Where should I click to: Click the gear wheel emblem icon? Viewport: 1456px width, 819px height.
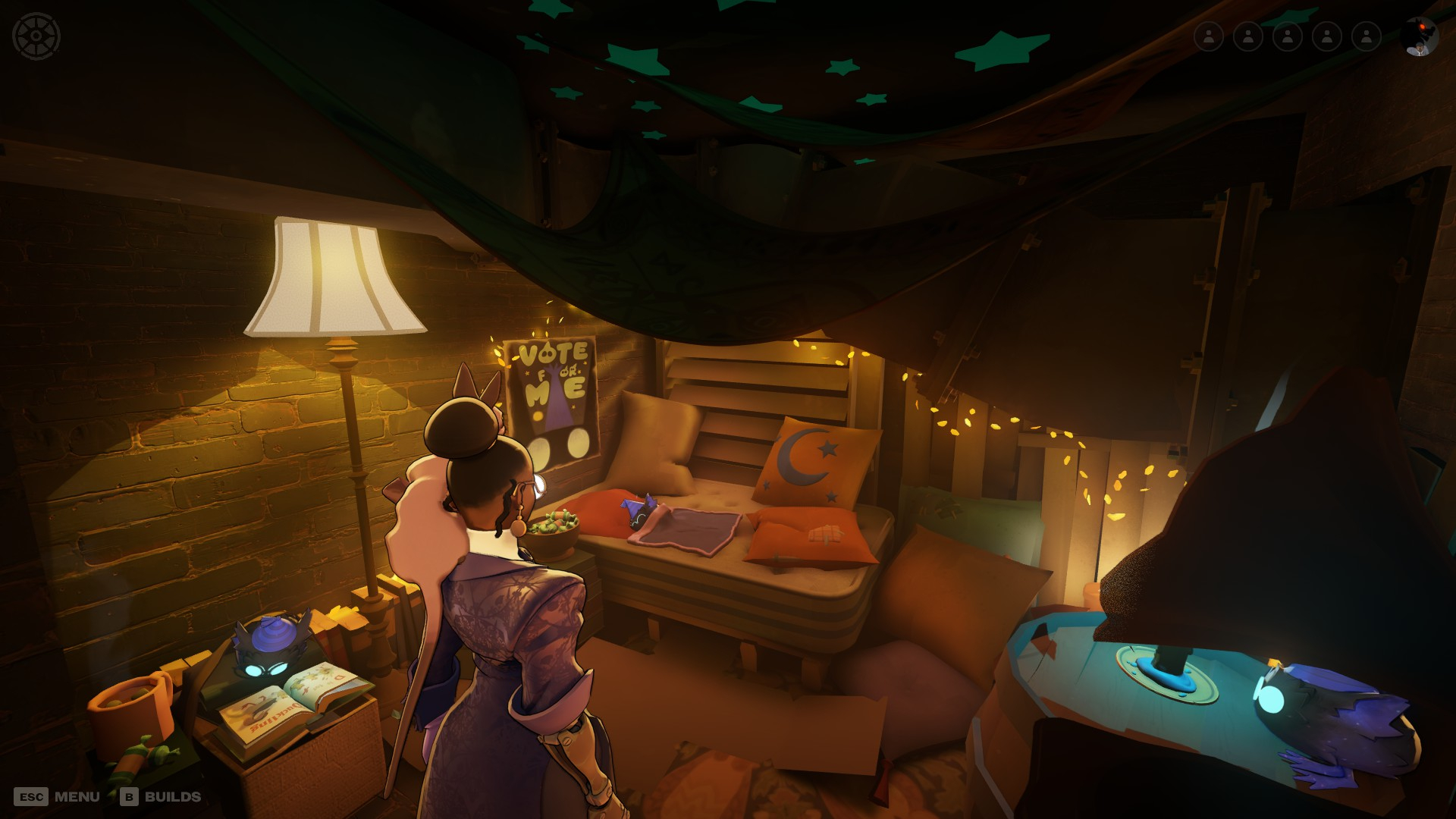click(x=36, y=36)
